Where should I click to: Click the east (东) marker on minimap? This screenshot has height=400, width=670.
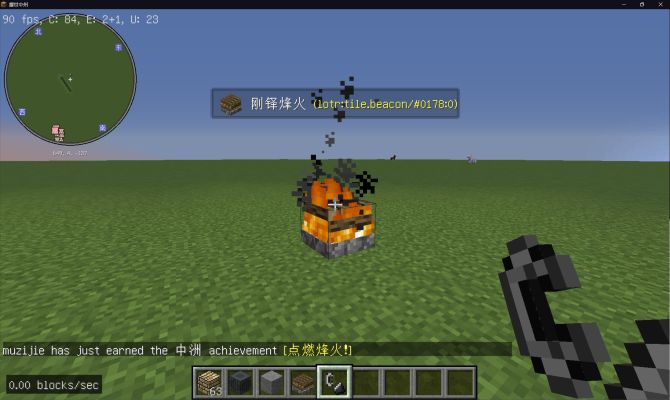point(117,47)
